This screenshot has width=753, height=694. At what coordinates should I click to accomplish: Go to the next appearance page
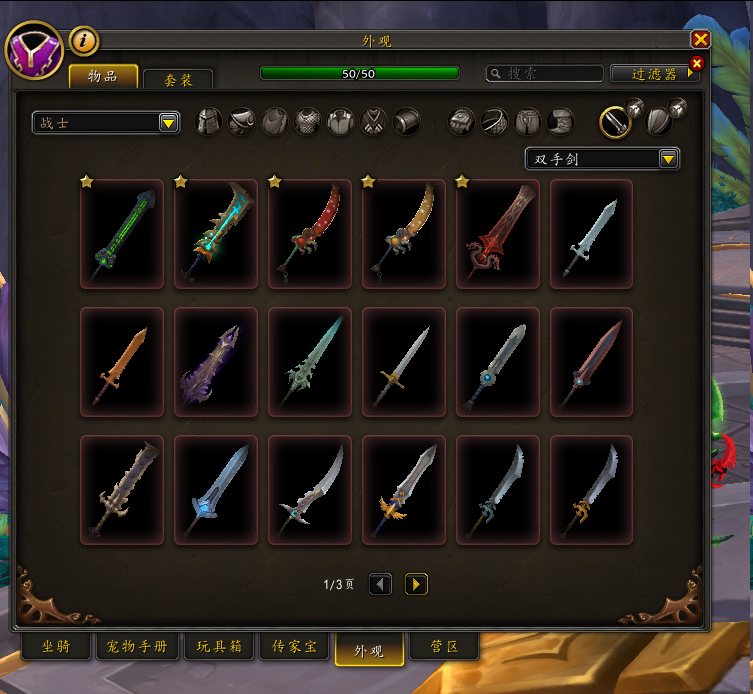416,584
